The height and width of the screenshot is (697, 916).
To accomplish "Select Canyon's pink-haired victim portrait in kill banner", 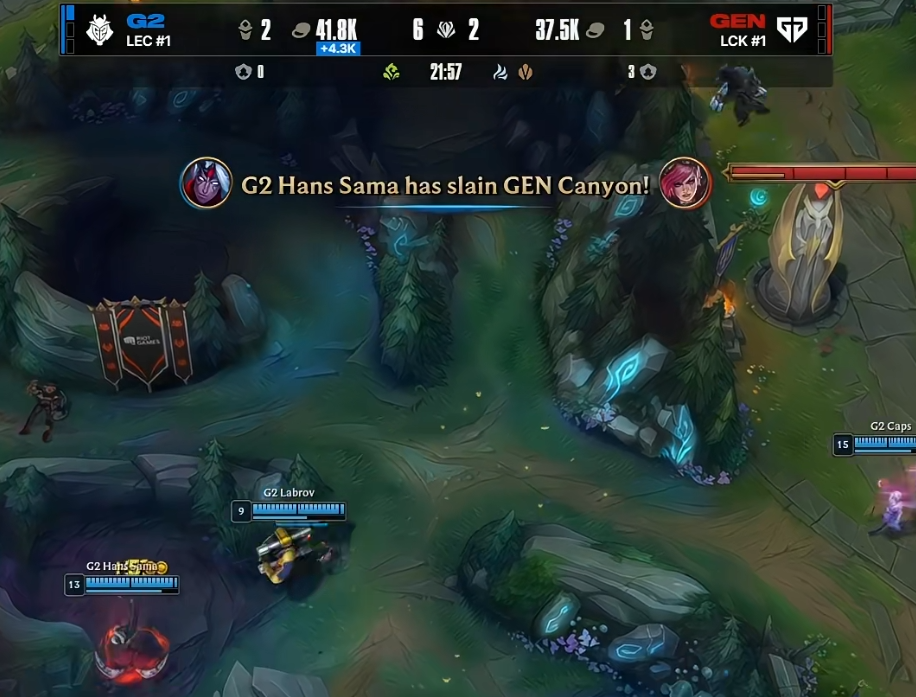I will (685, 183).
